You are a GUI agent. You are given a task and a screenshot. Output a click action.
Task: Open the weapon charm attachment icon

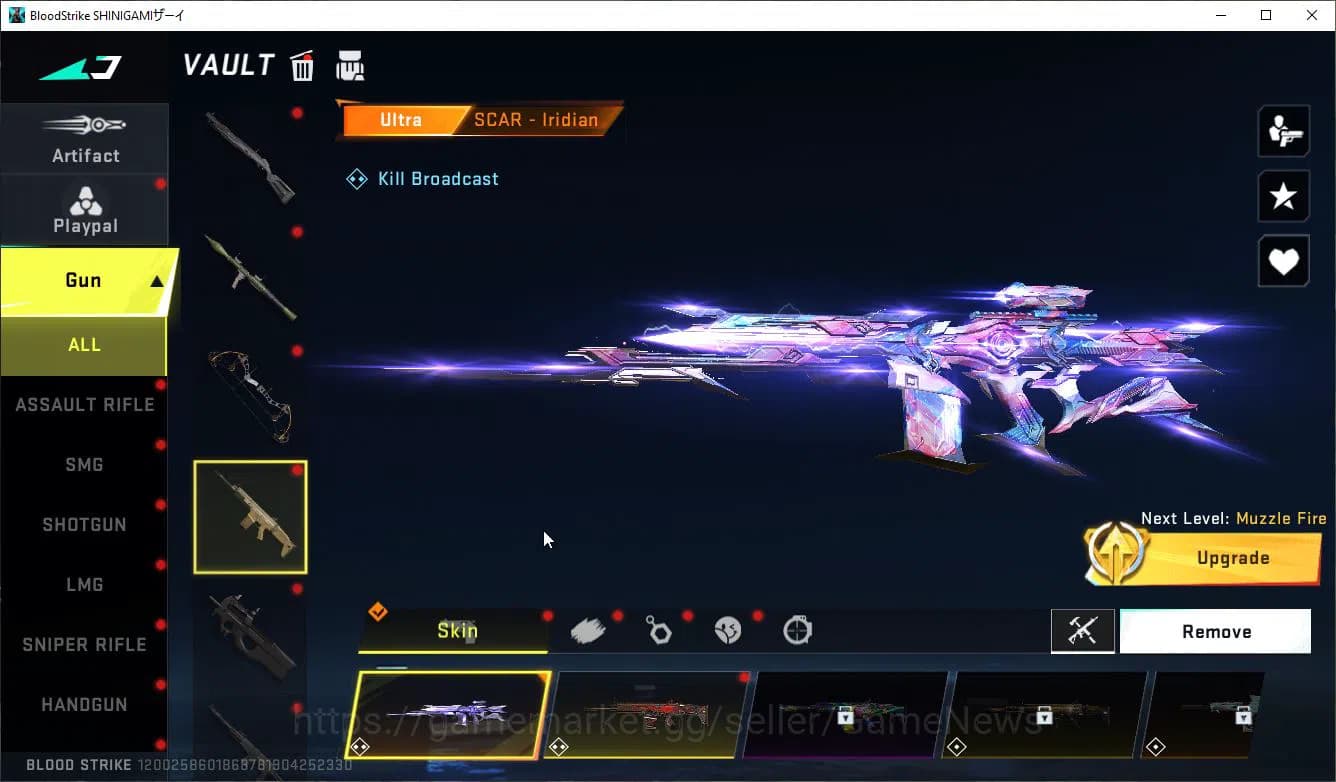click(659, 629)
